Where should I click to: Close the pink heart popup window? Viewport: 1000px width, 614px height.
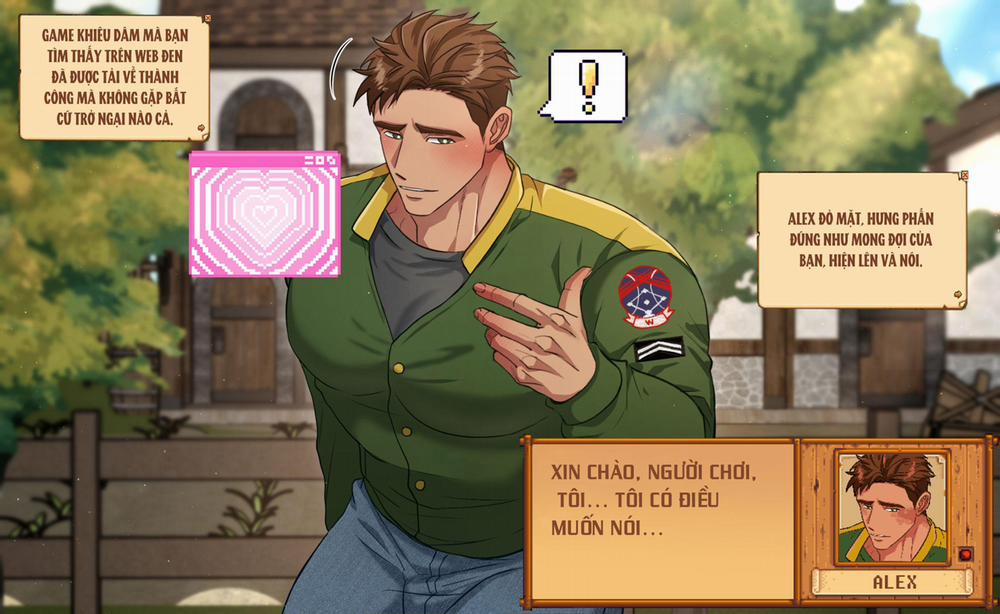coord(333,159)
